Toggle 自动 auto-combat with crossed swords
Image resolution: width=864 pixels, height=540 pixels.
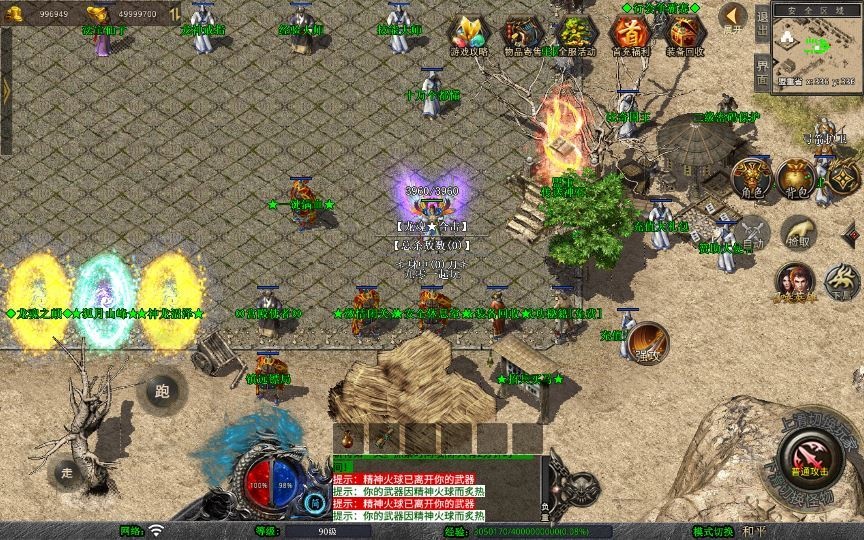(751, 234)
